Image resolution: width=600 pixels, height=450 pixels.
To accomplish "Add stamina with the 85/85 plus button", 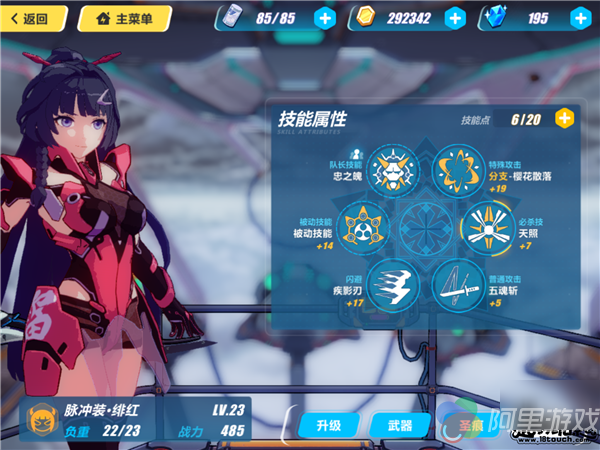I will coord(324,18).
